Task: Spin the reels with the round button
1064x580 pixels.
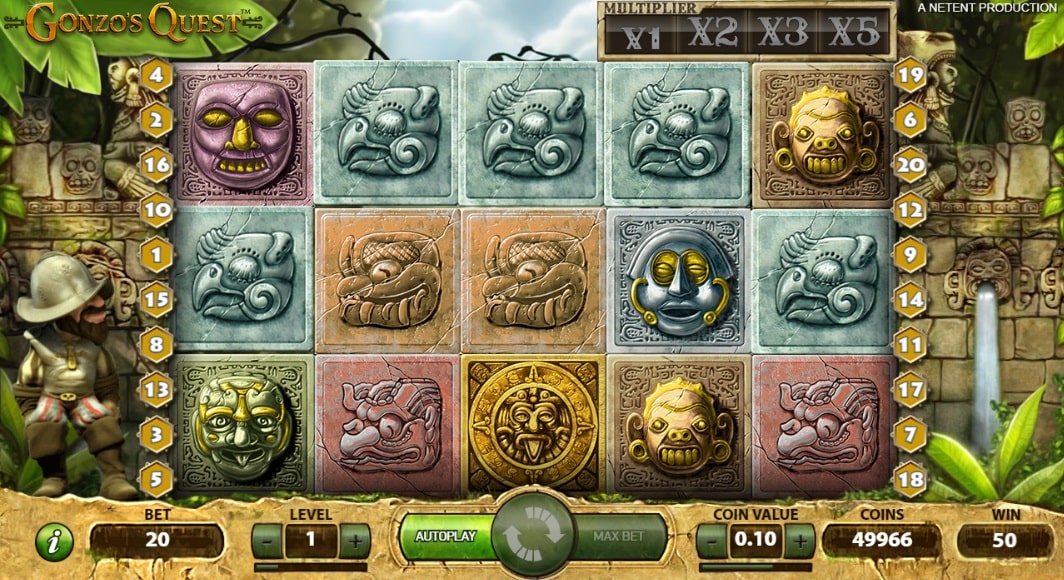Action: [532, 534]
